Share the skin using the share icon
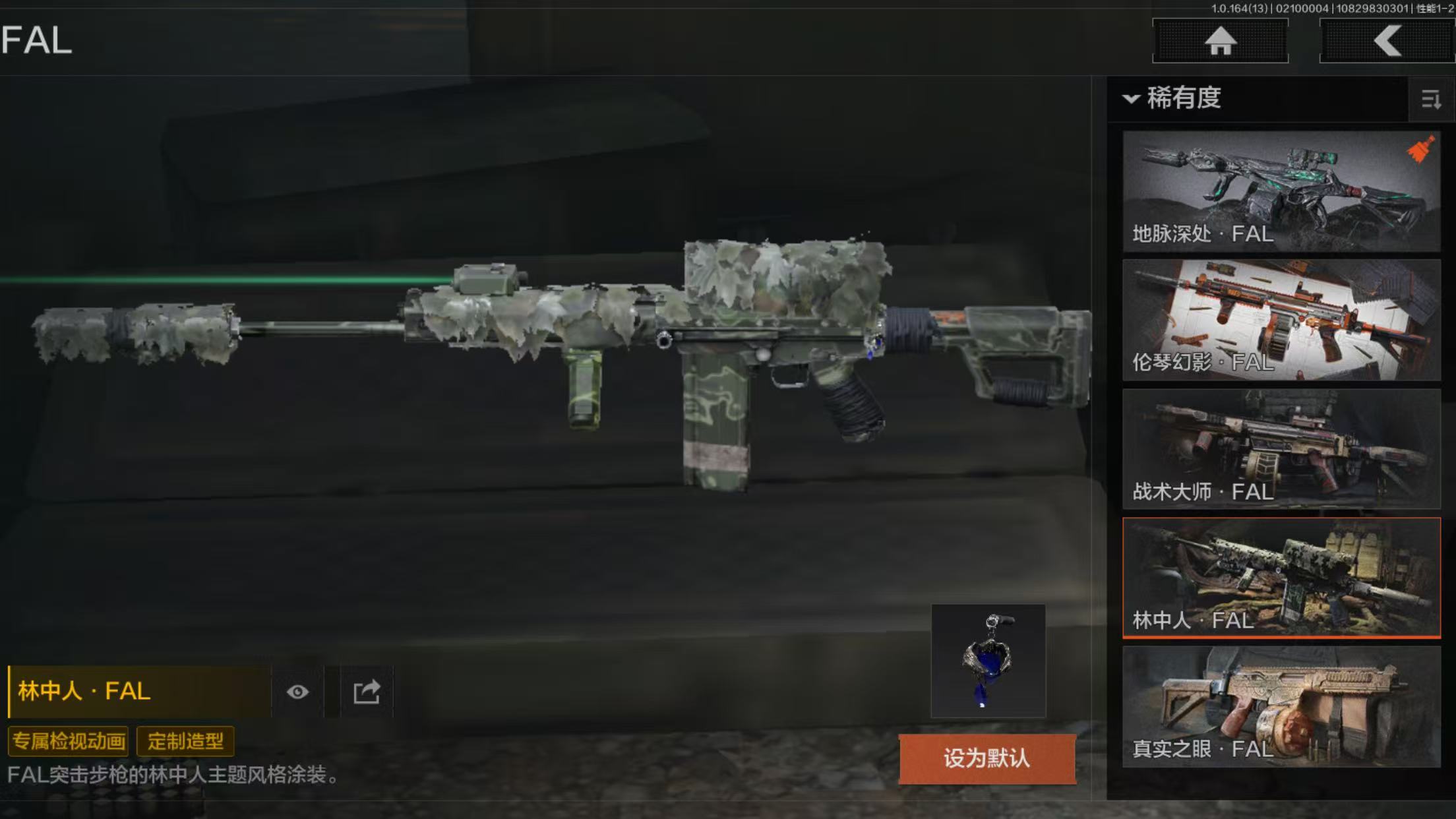This screenshot has width=1456, height=819. pos(367,692)
